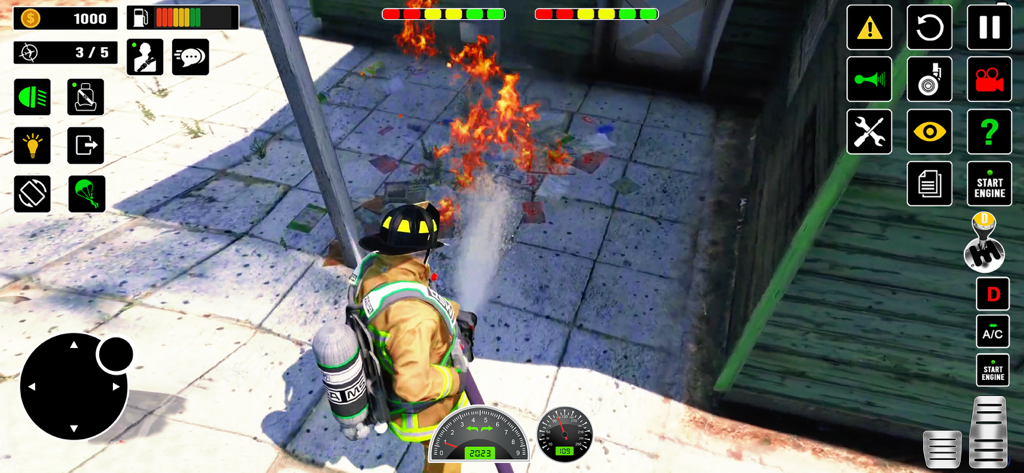Choose the red D drive gear
The width and height of the screenshot is (1024, 473).
(992, 295)
